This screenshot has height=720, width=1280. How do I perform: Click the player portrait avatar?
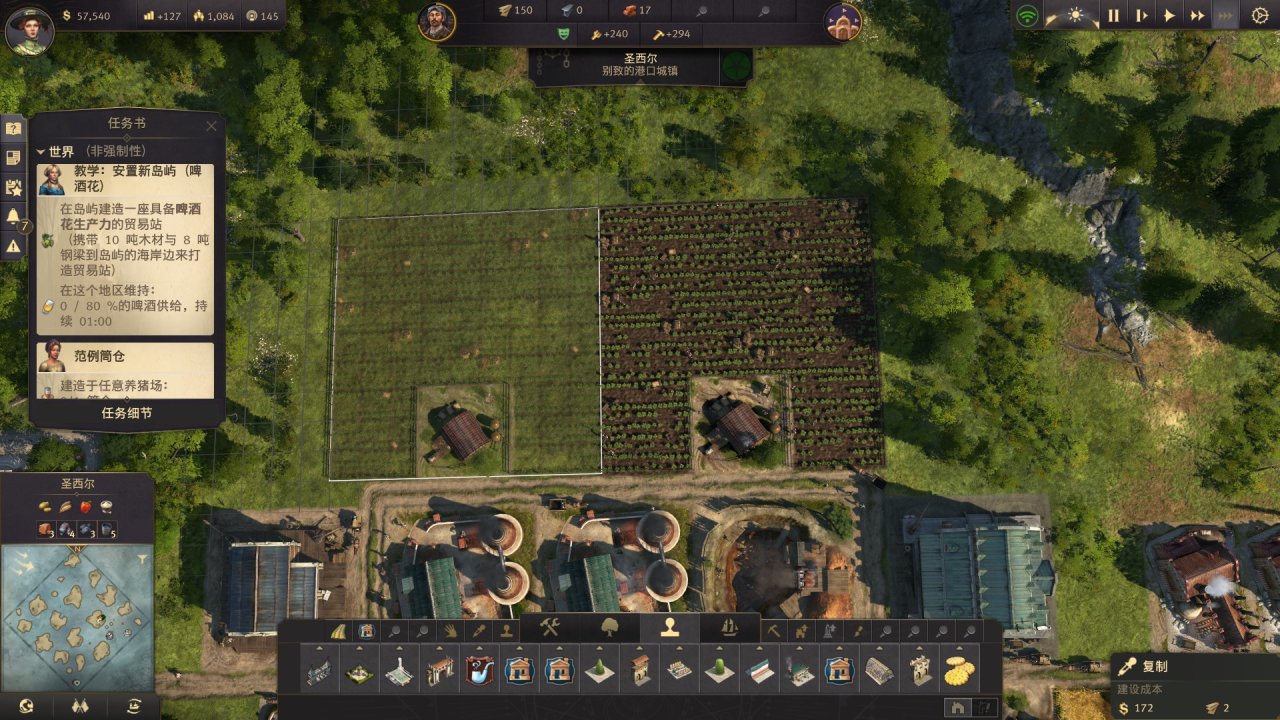tap(29, 30)
